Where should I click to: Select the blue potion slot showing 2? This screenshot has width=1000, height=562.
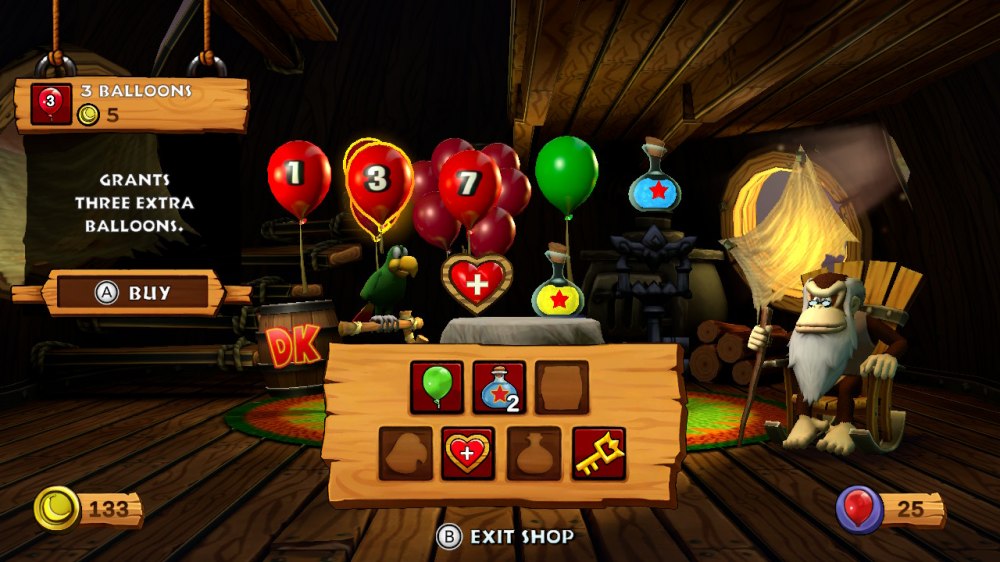pyautogui.click(x=499, y=387)
